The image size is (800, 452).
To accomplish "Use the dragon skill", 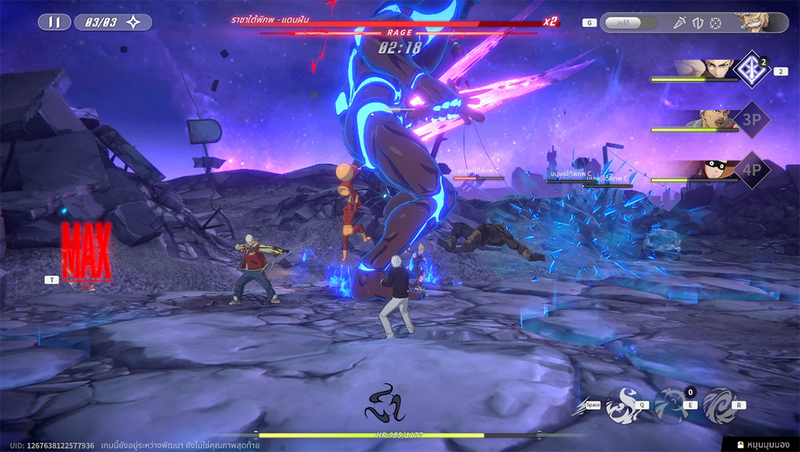I will pos(624,402).
